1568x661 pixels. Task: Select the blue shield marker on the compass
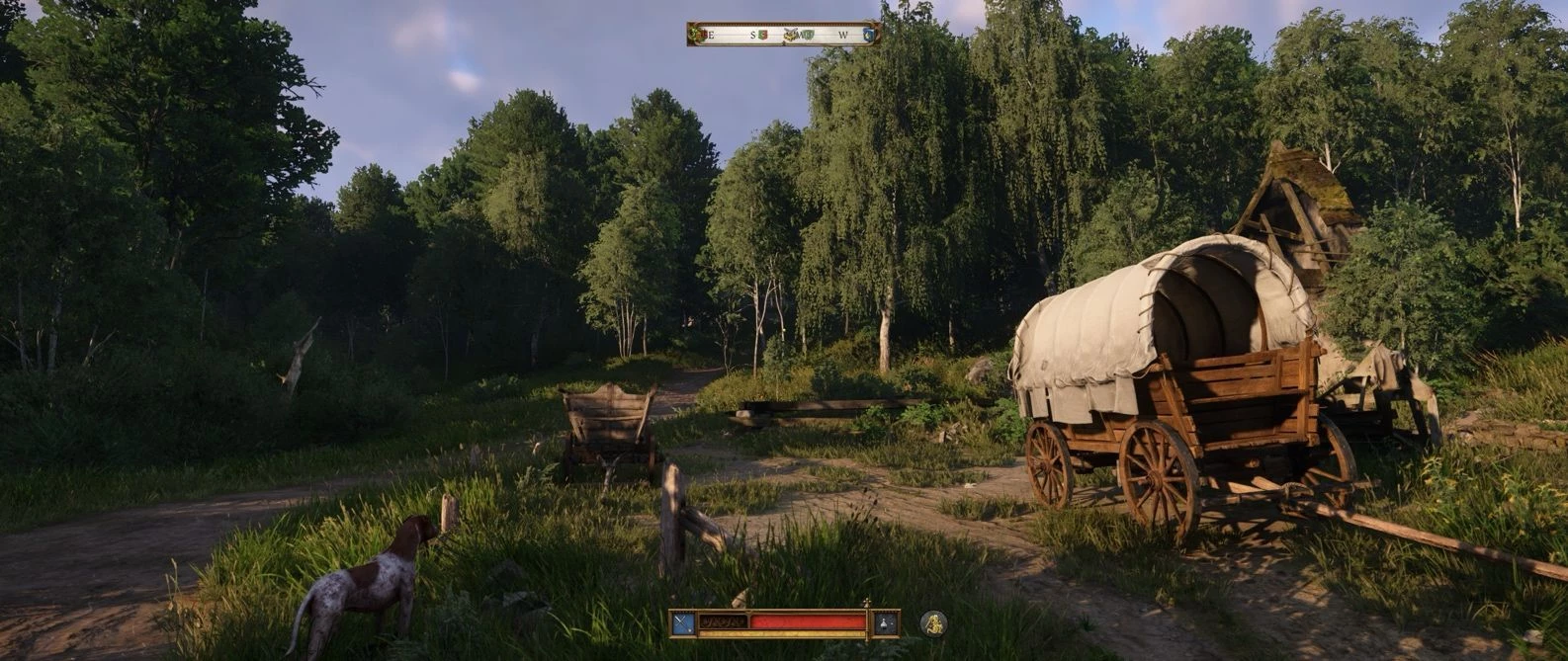[868, 35]
